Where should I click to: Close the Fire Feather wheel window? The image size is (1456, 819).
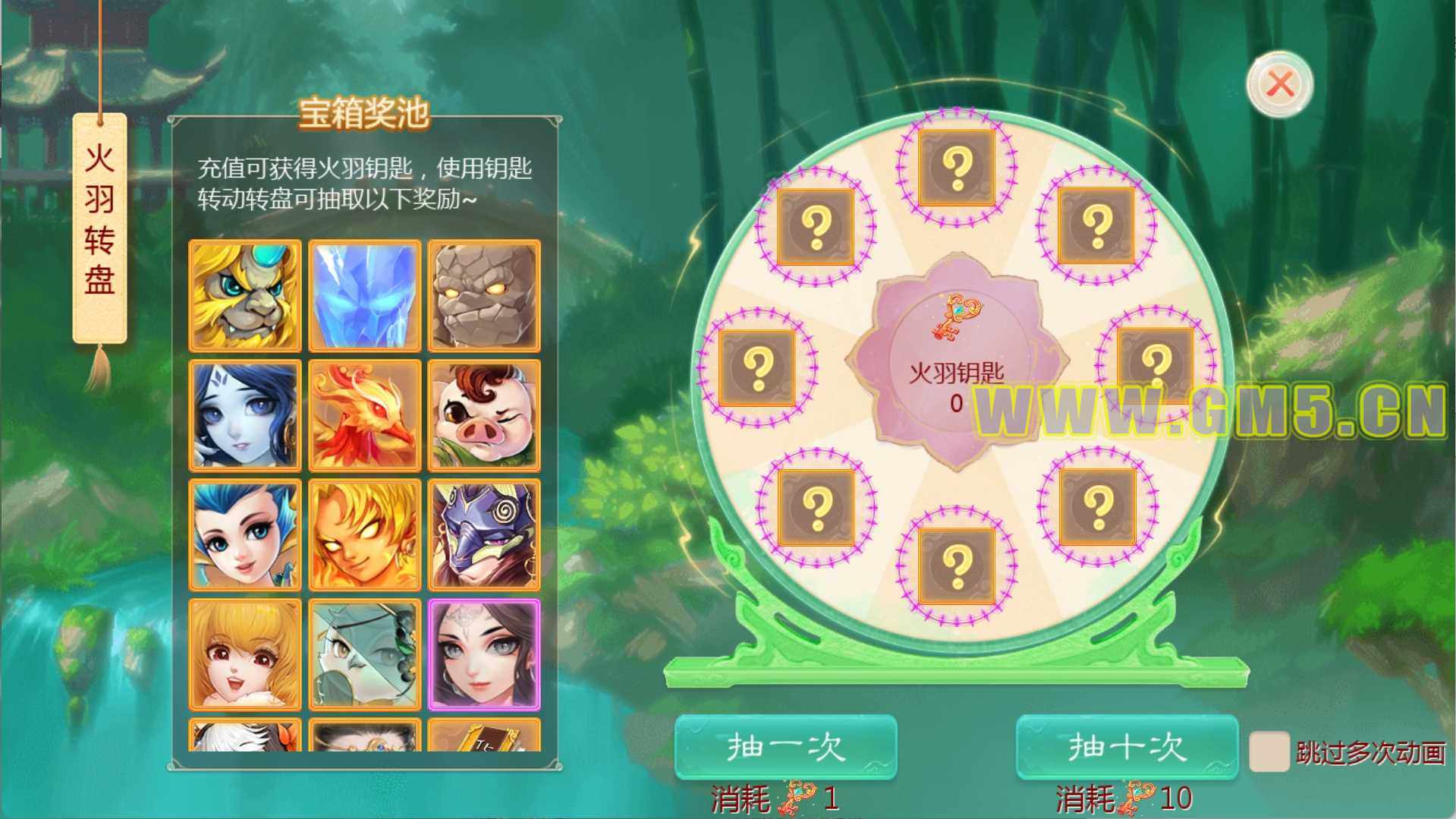coord(1280,83)
